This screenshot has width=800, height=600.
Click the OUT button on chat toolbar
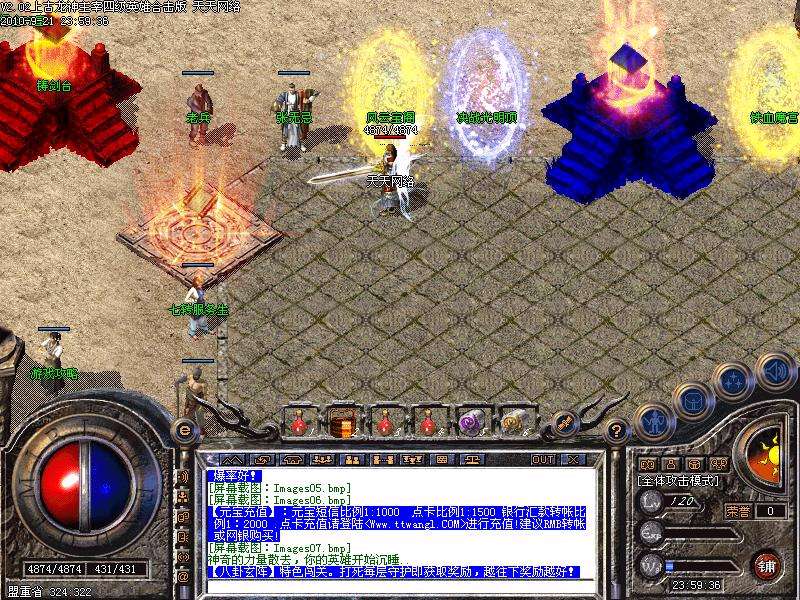(543, 459)
